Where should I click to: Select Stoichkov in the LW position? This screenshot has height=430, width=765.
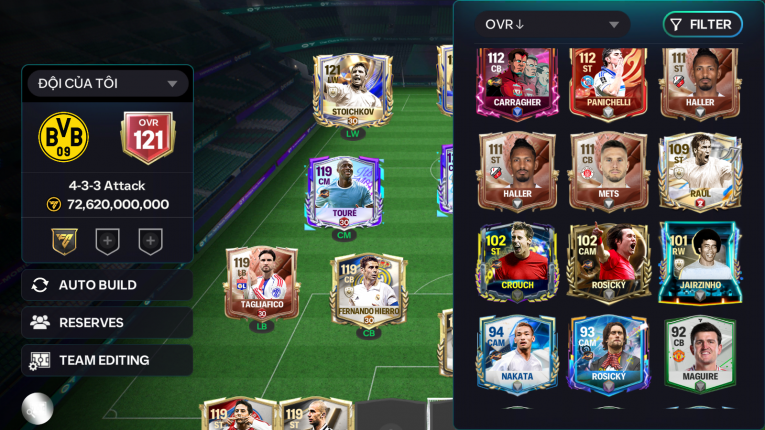[x=352, y=90]
